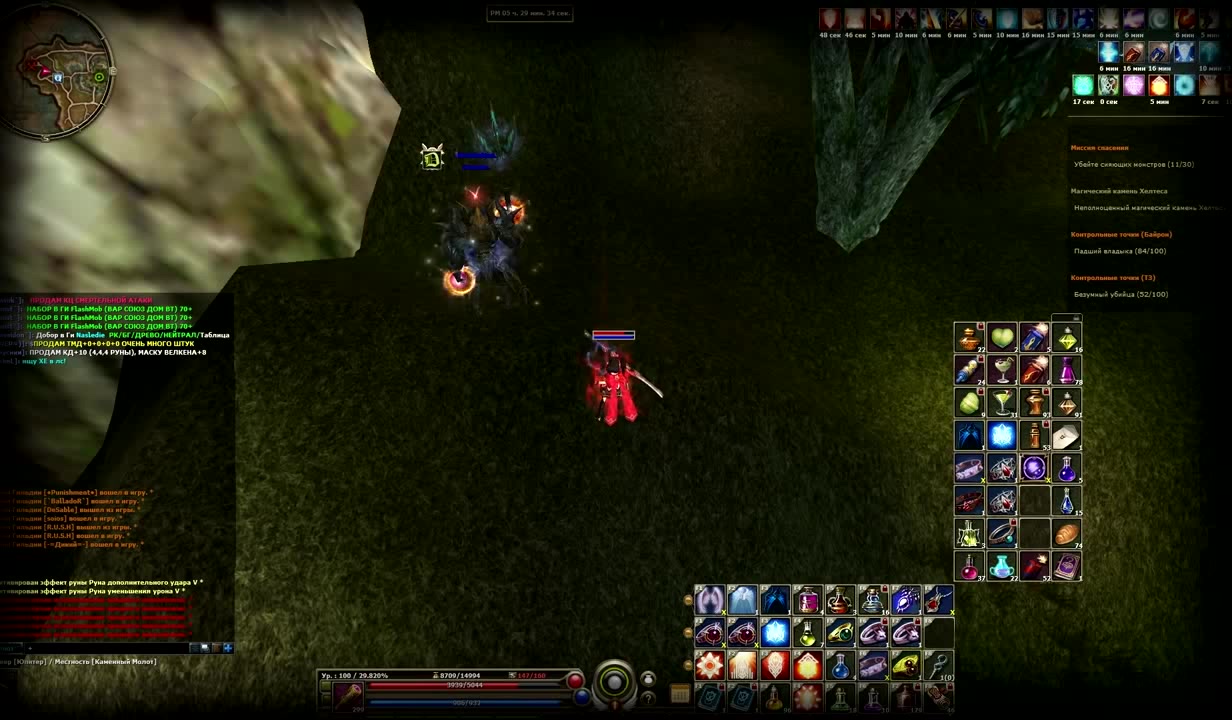1232x720 pixels.
Task: Open the grid panel button beside hotbar
Action: [680, 694]
